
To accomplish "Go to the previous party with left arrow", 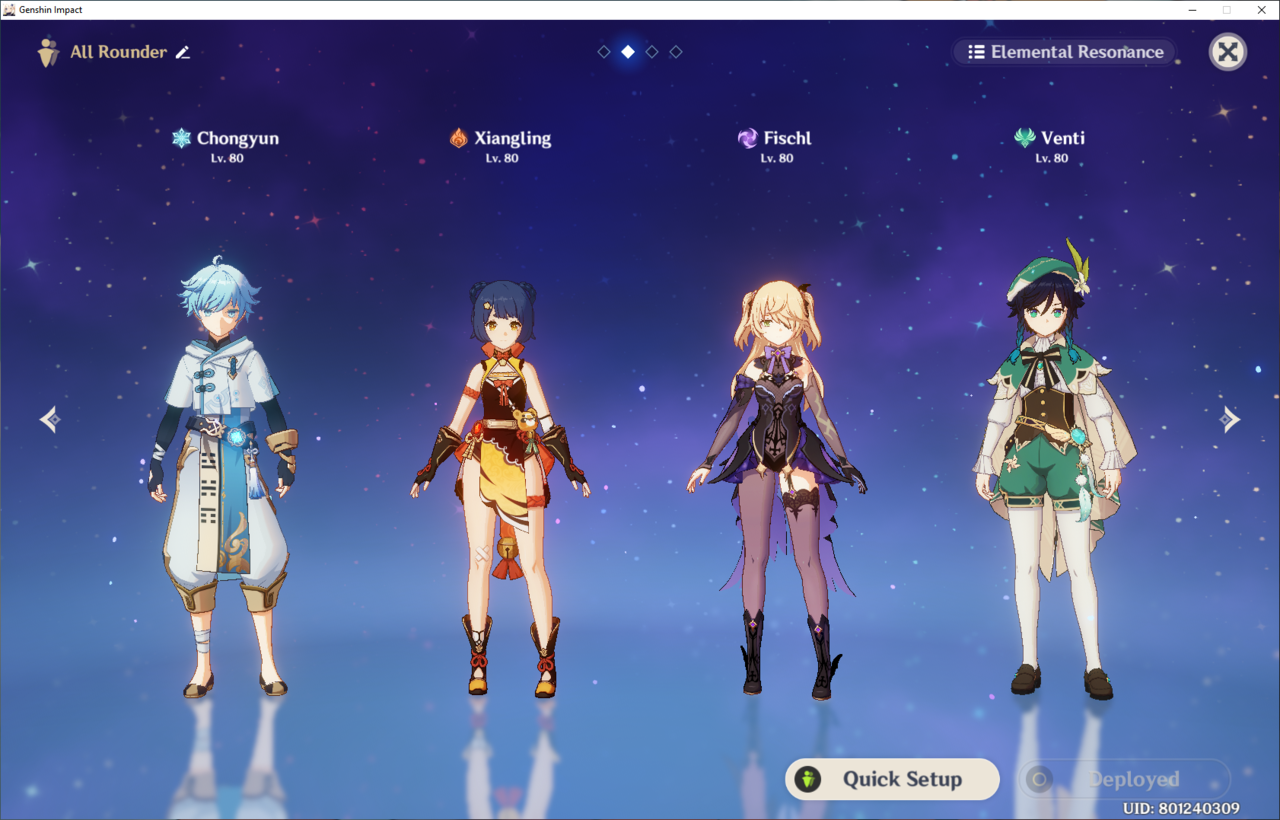I will [x=50, y=419].
